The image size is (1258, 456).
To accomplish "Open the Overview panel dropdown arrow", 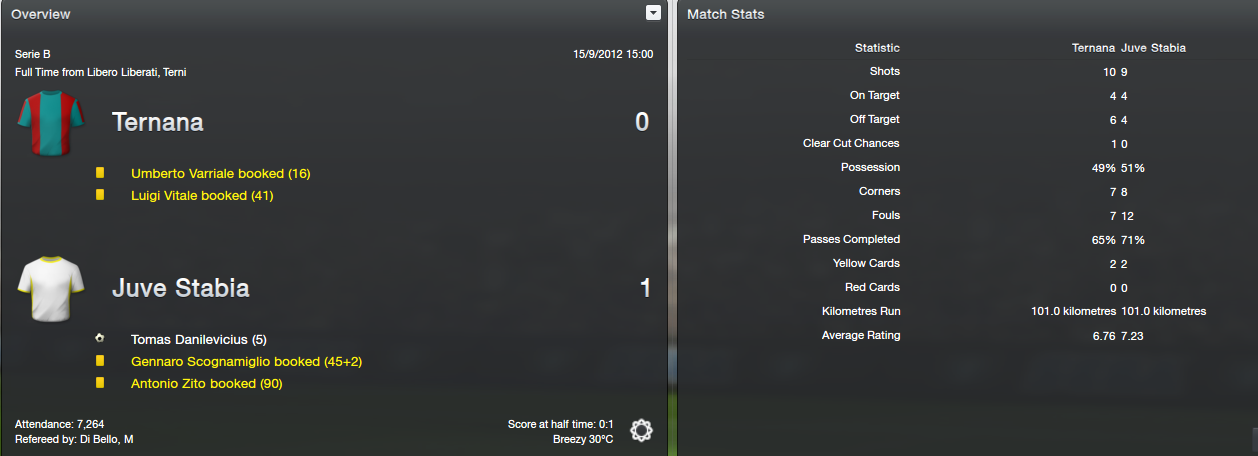I will (653, 13).
